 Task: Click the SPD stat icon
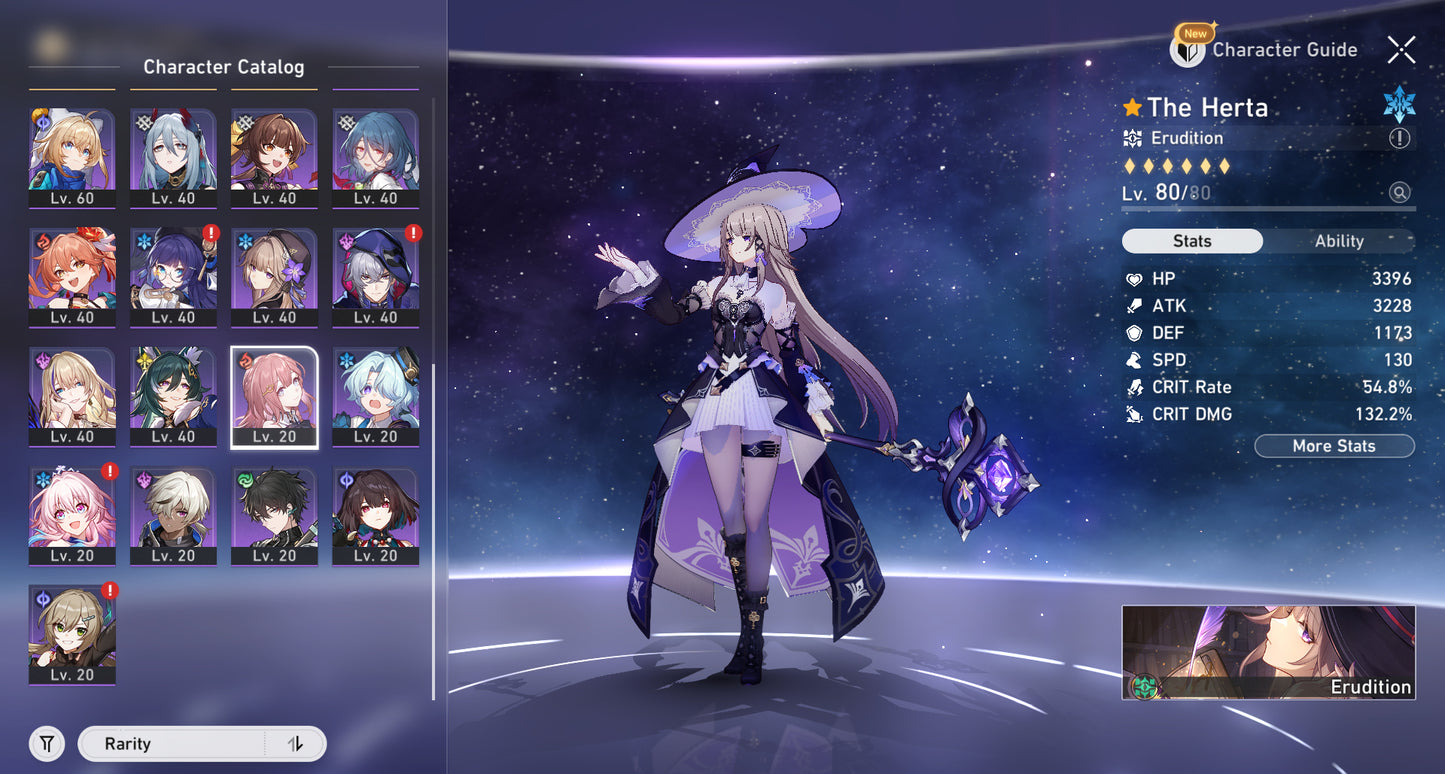click(x=1133, y=360)
